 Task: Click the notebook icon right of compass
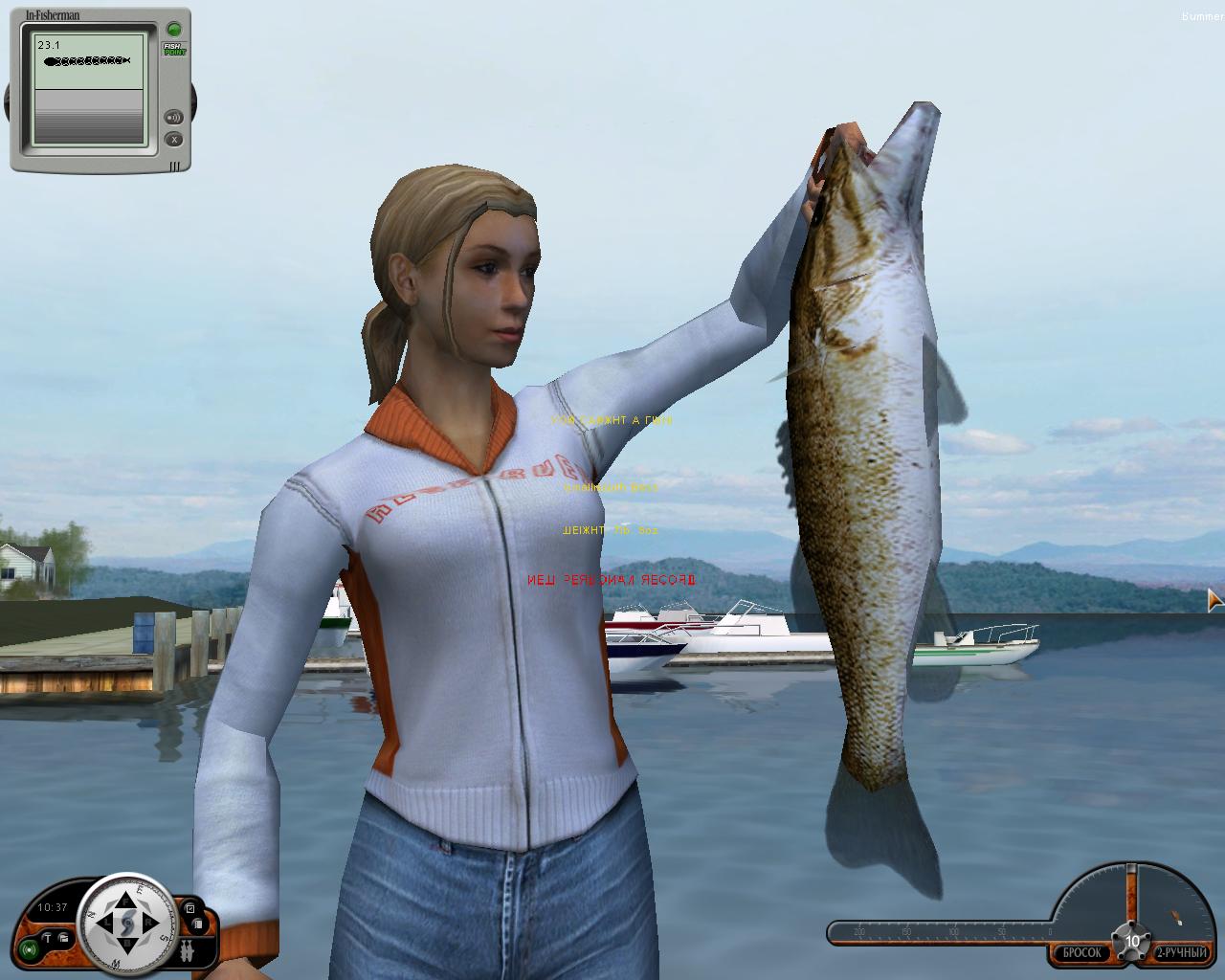pyautogui.click(x=195, y=924)
